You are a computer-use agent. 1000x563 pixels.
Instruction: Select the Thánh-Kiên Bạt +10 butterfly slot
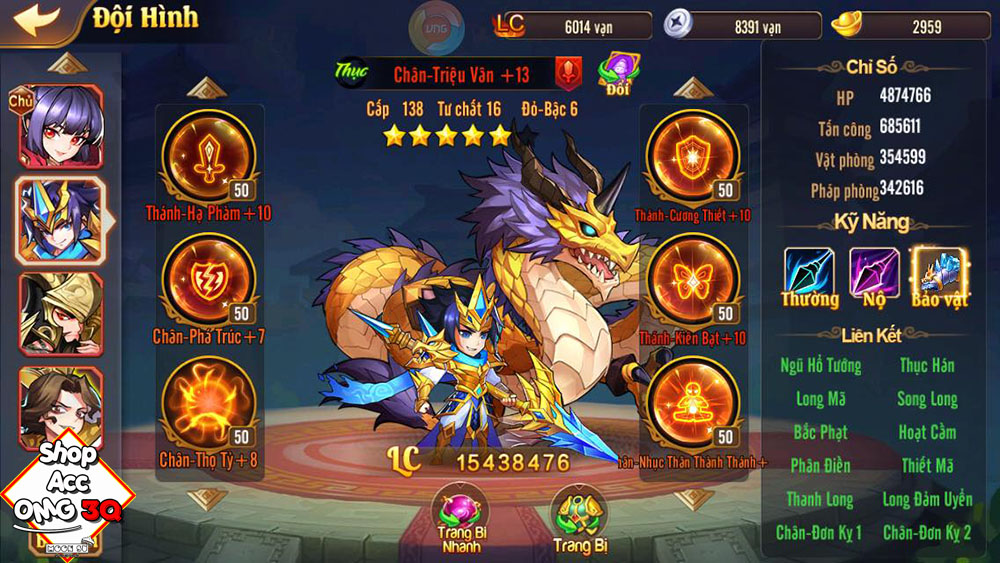pos(692,281)
